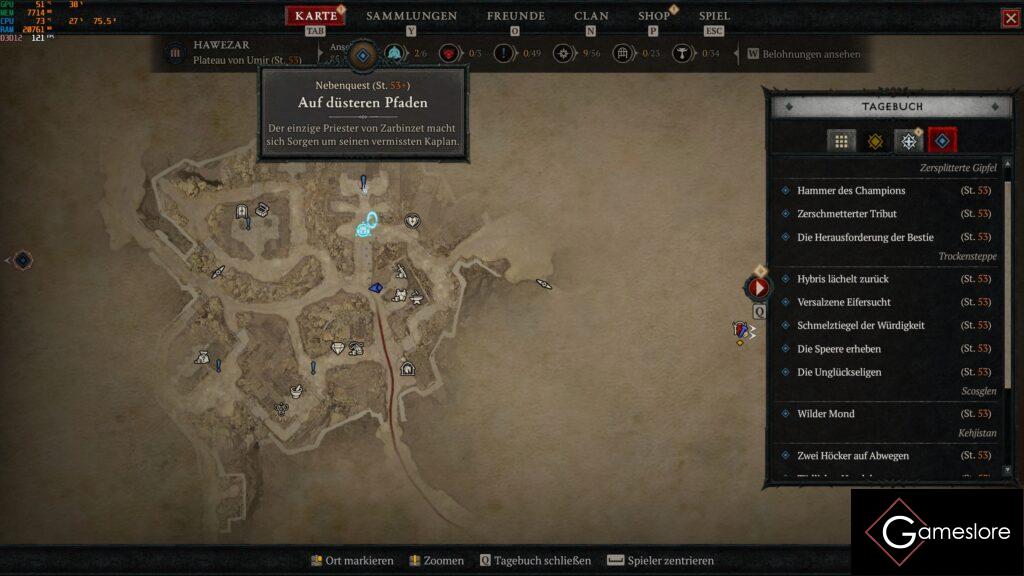Viewport: 1024px width, 576px height.
Task: Open the Clan tab
Action: point(591,16)
